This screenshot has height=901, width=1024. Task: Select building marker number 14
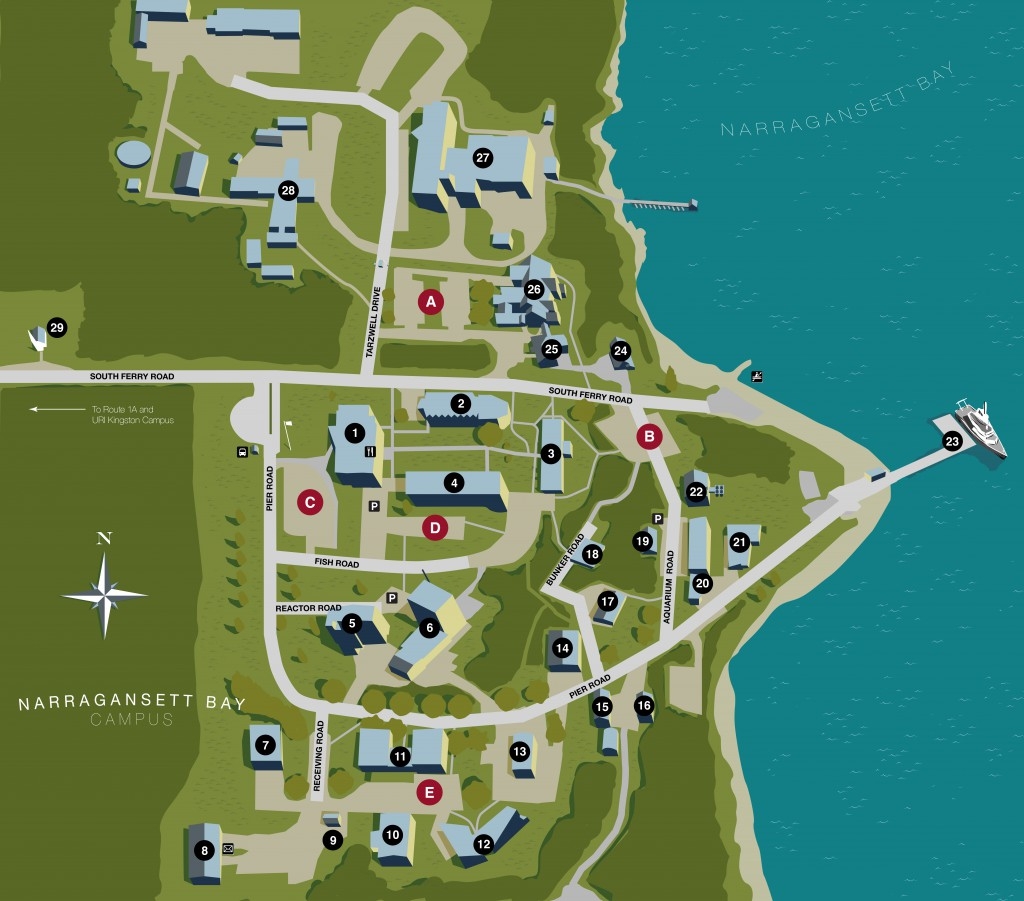coord(562,648)
